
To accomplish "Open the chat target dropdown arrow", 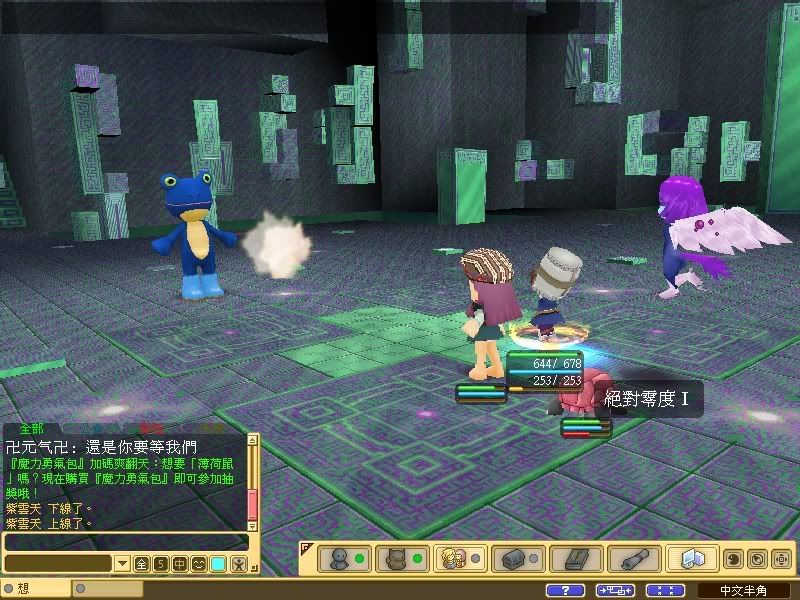I will (x=122, y=564).
